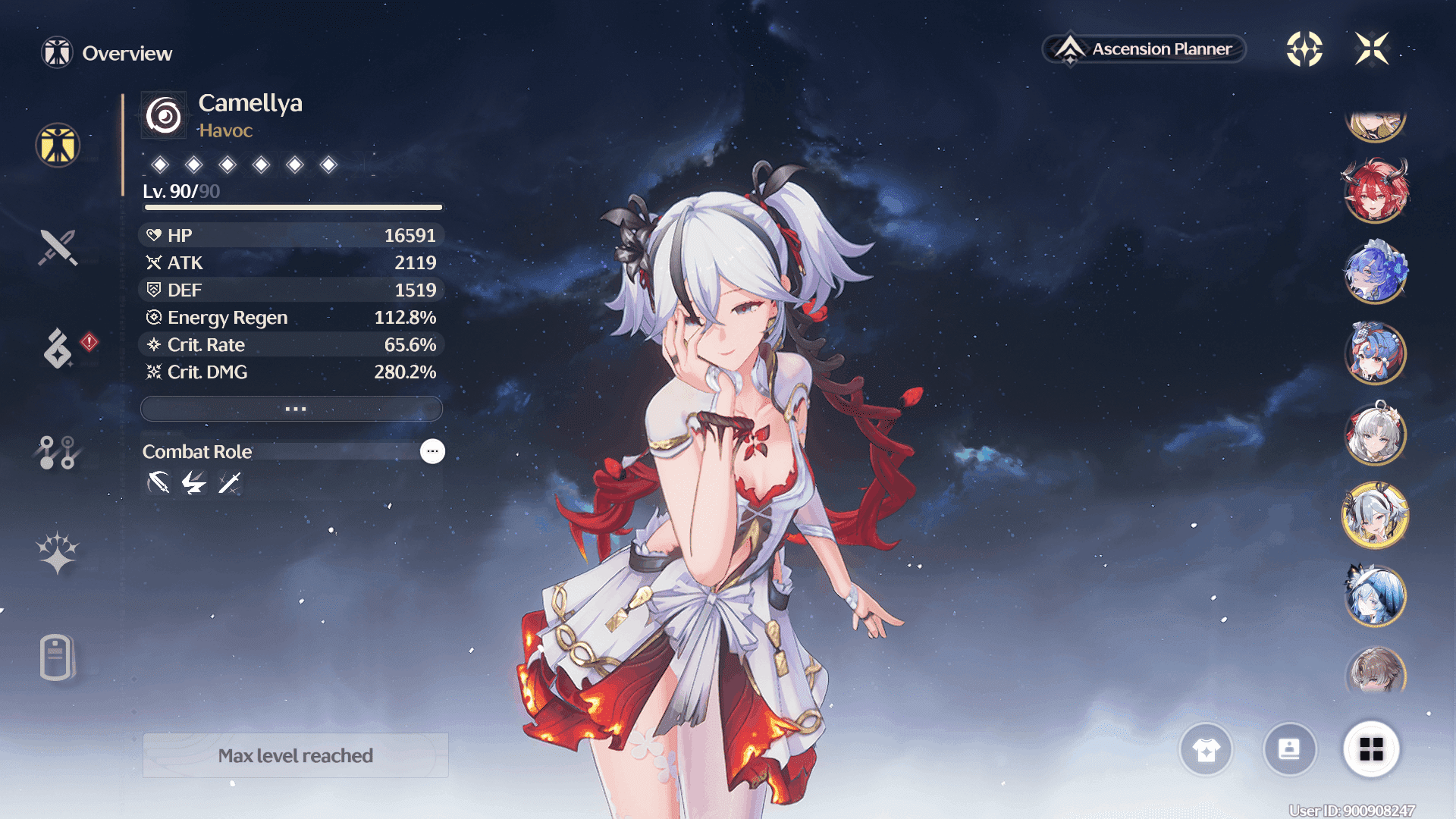1456x819 pixels.
Task: Open the Resonance Chain star tab
Action: pos(58,552)
